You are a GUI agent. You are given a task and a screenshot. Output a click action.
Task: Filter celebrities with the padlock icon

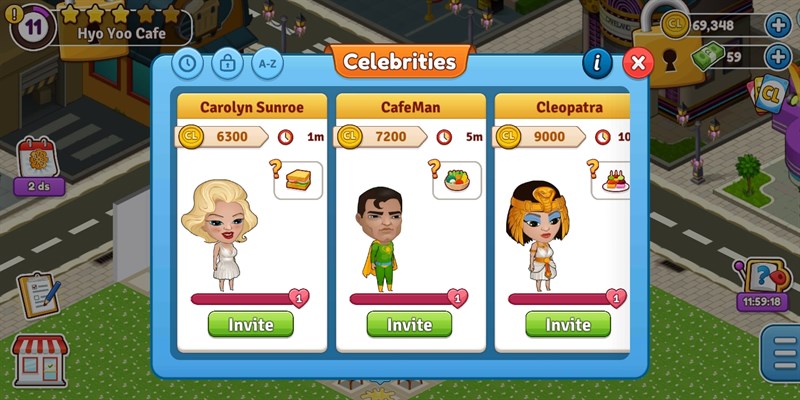pos(227,63)
